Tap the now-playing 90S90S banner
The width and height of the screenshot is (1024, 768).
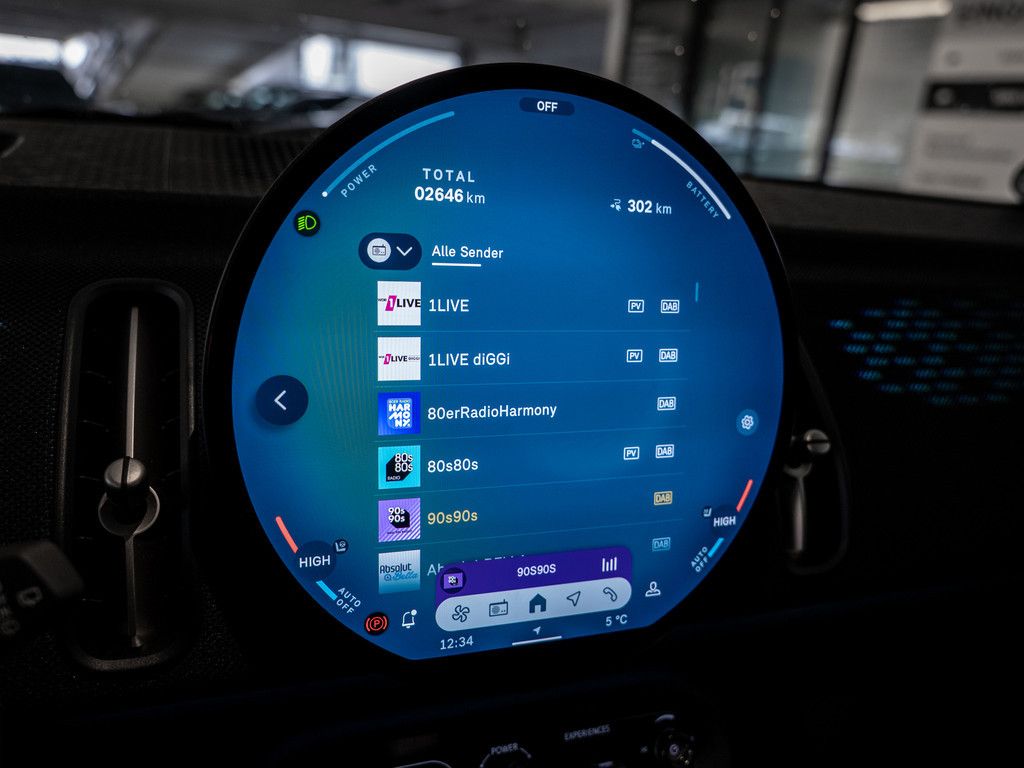coord(536,570)
